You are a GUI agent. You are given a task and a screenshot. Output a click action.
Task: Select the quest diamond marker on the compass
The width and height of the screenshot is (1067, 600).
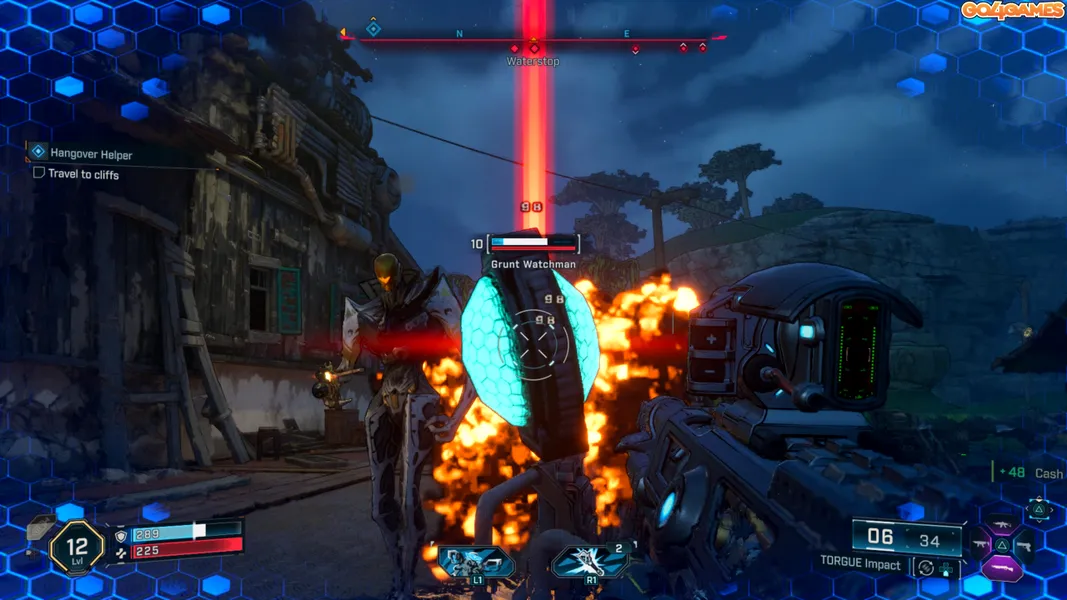pyautogui.click(x=373, y=29)
